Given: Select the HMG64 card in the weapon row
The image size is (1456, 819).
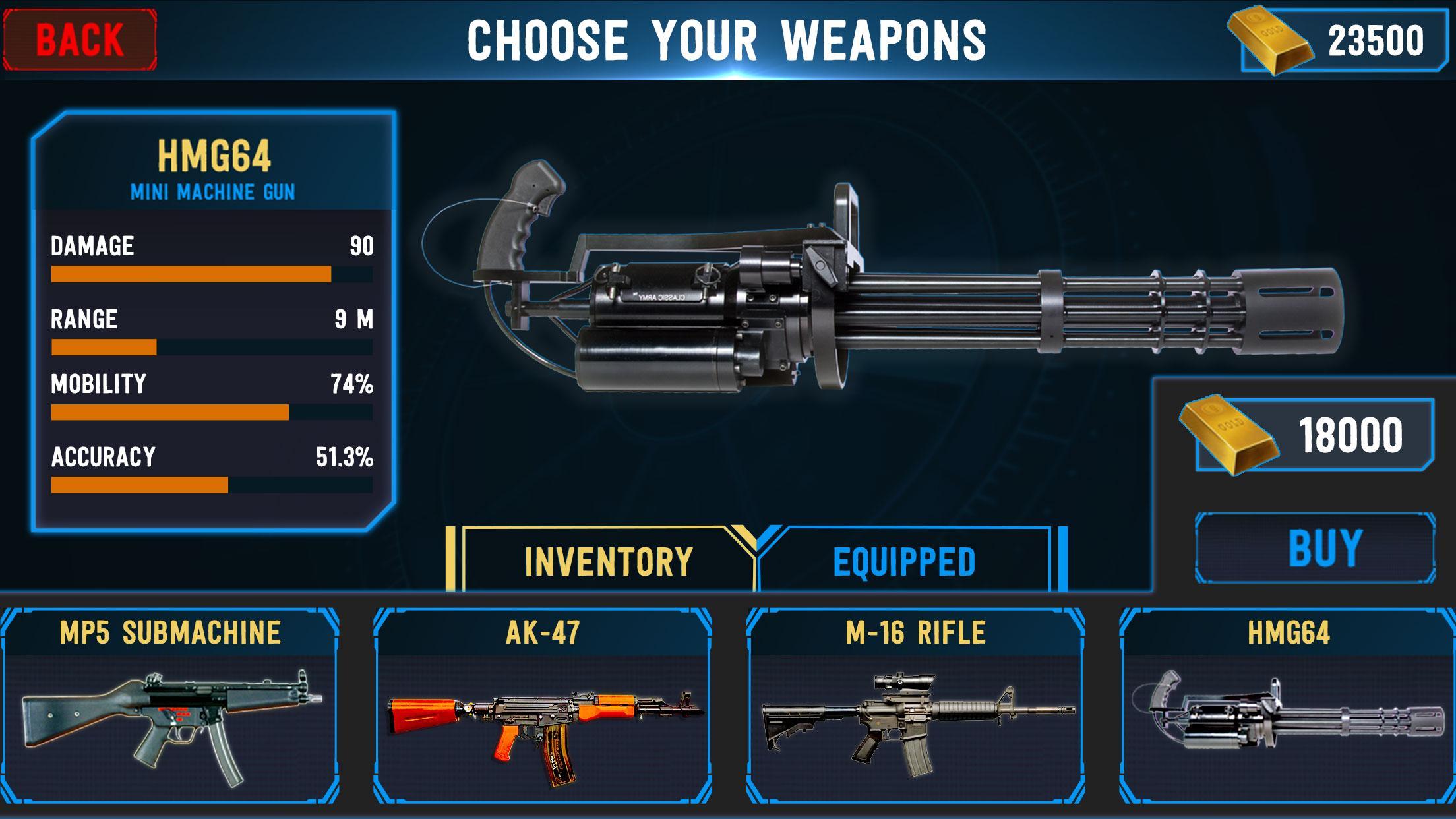Looking at the screenshot, I should click(x=1288, y=706).
